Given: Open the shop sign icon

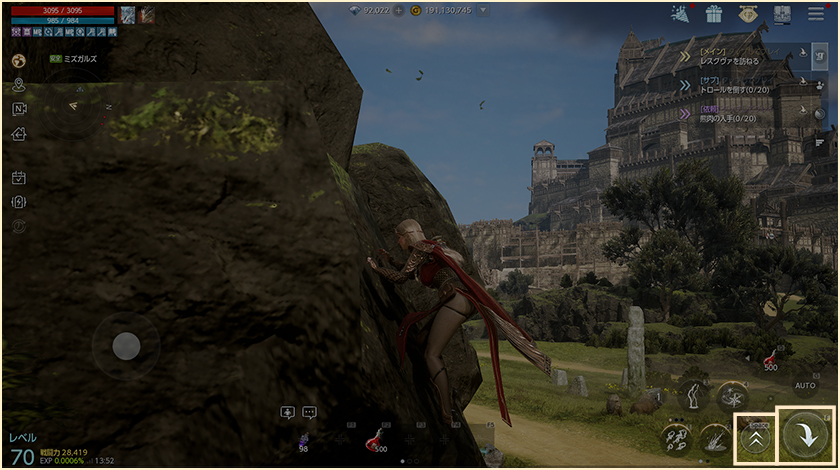Looking at the screenshot, I should 746,14.
